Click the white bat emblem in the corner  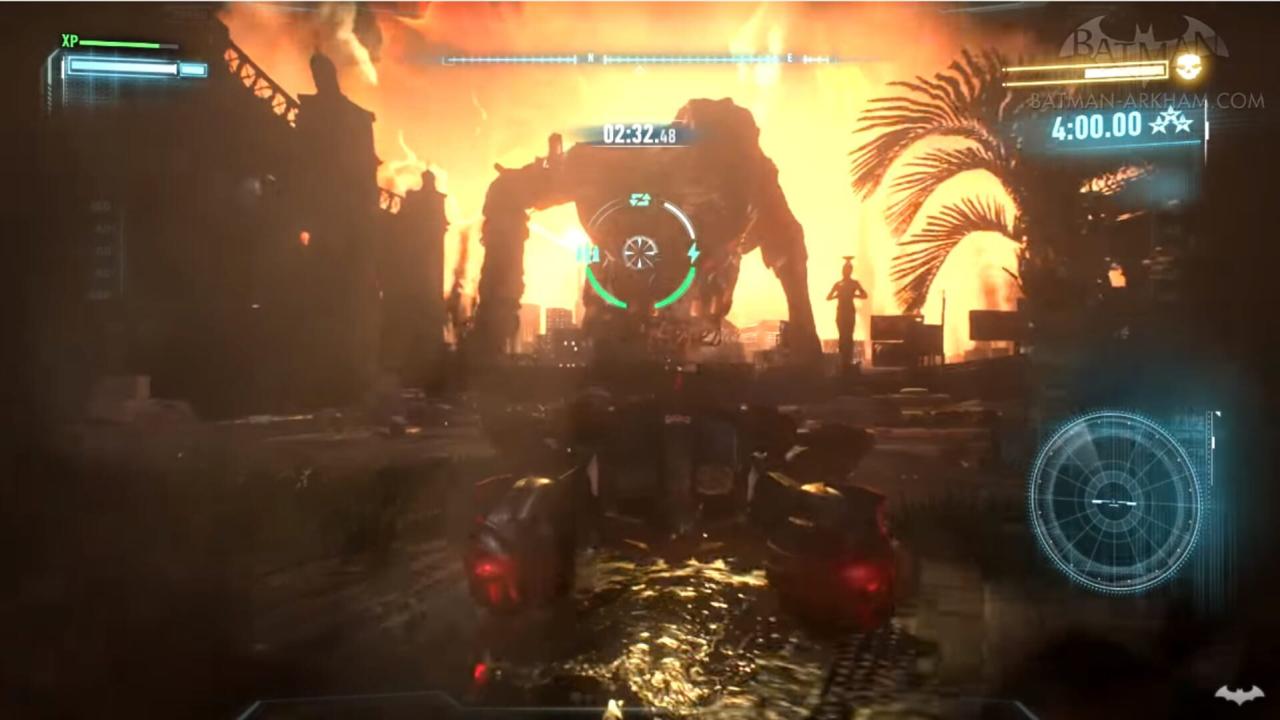point(1238,694)
